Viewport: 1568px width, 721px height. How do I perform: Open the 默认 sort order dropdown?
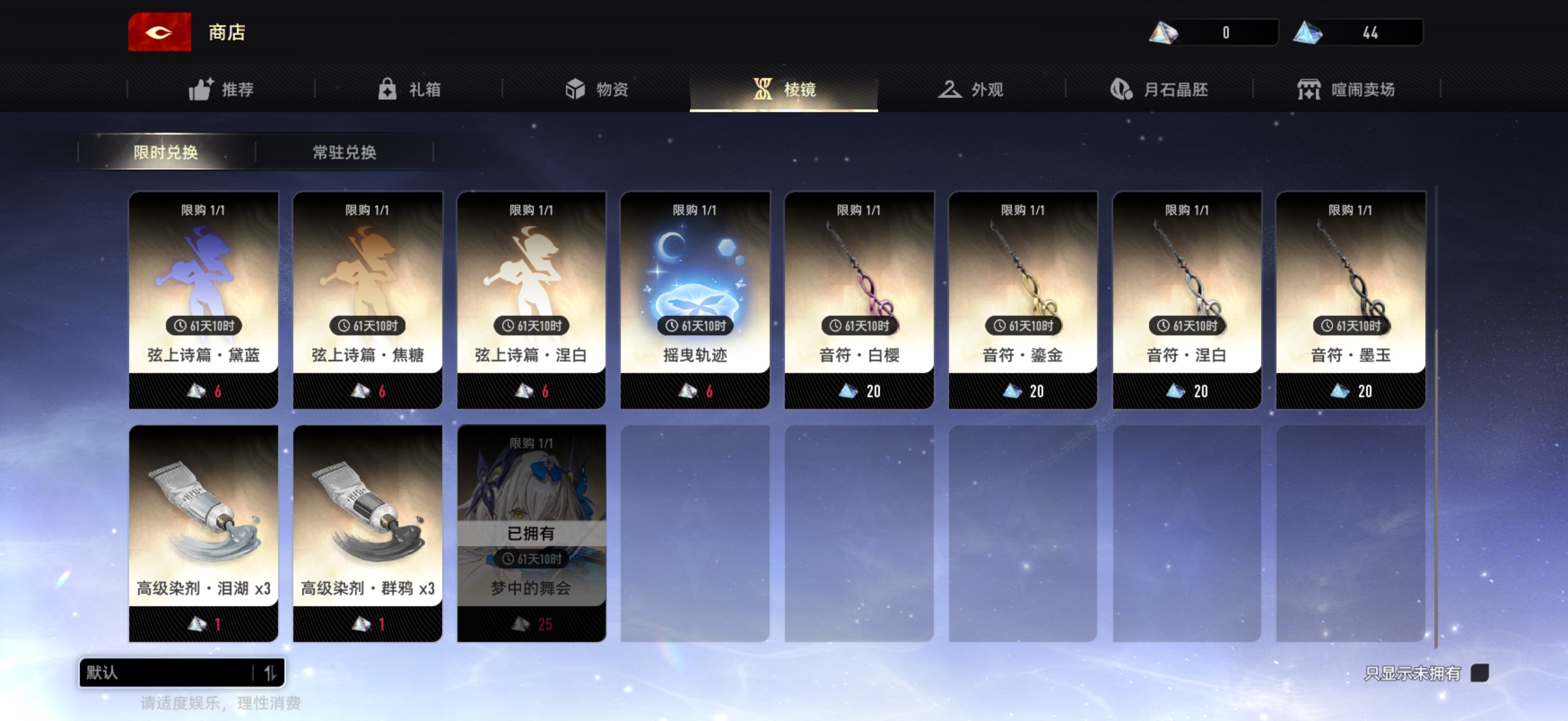coord(181,673)
